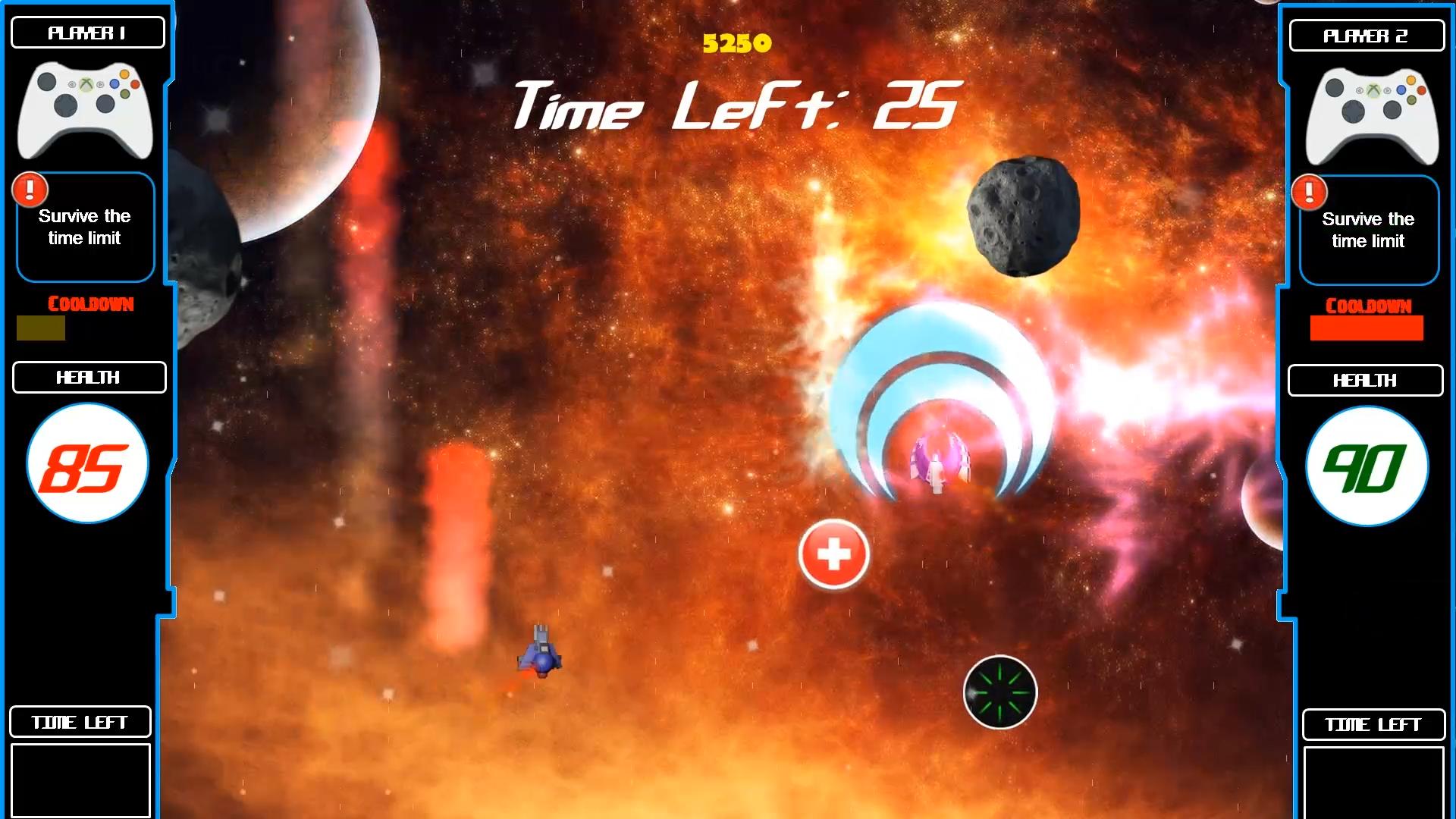Click the Player 1 header label
The height and width of the screenshot is (819, 1456).
[x=88, y=32]
